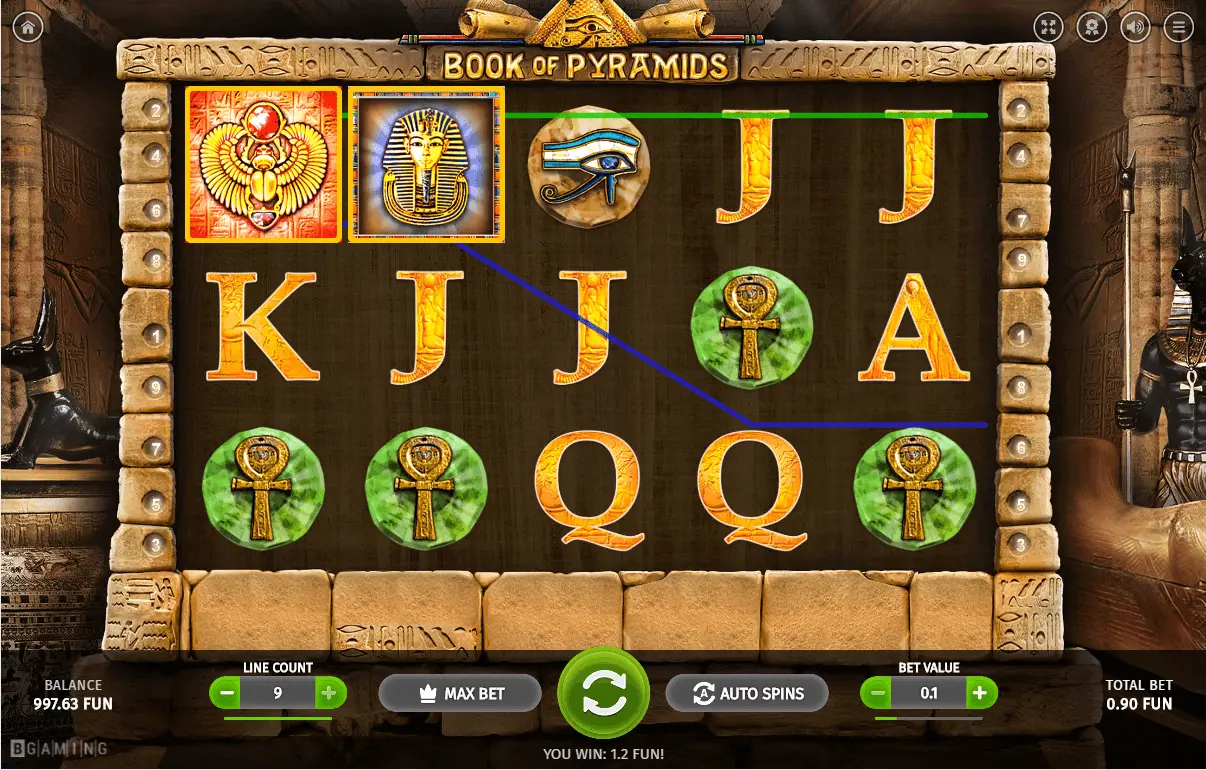1206x770 pixels.
Task: Decrease the line count
Action: click(x=227, y=693)
